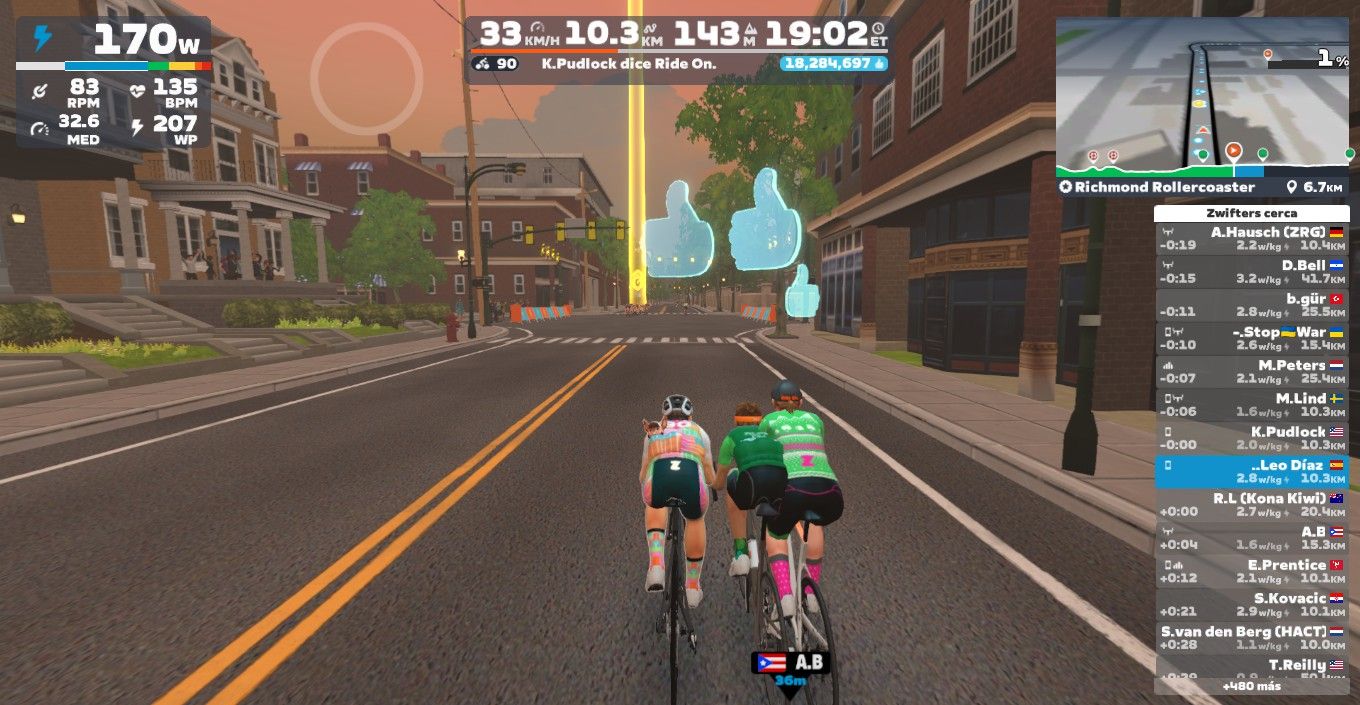
Task: Choose S.Kovacic from the list
Action: 1251,604
